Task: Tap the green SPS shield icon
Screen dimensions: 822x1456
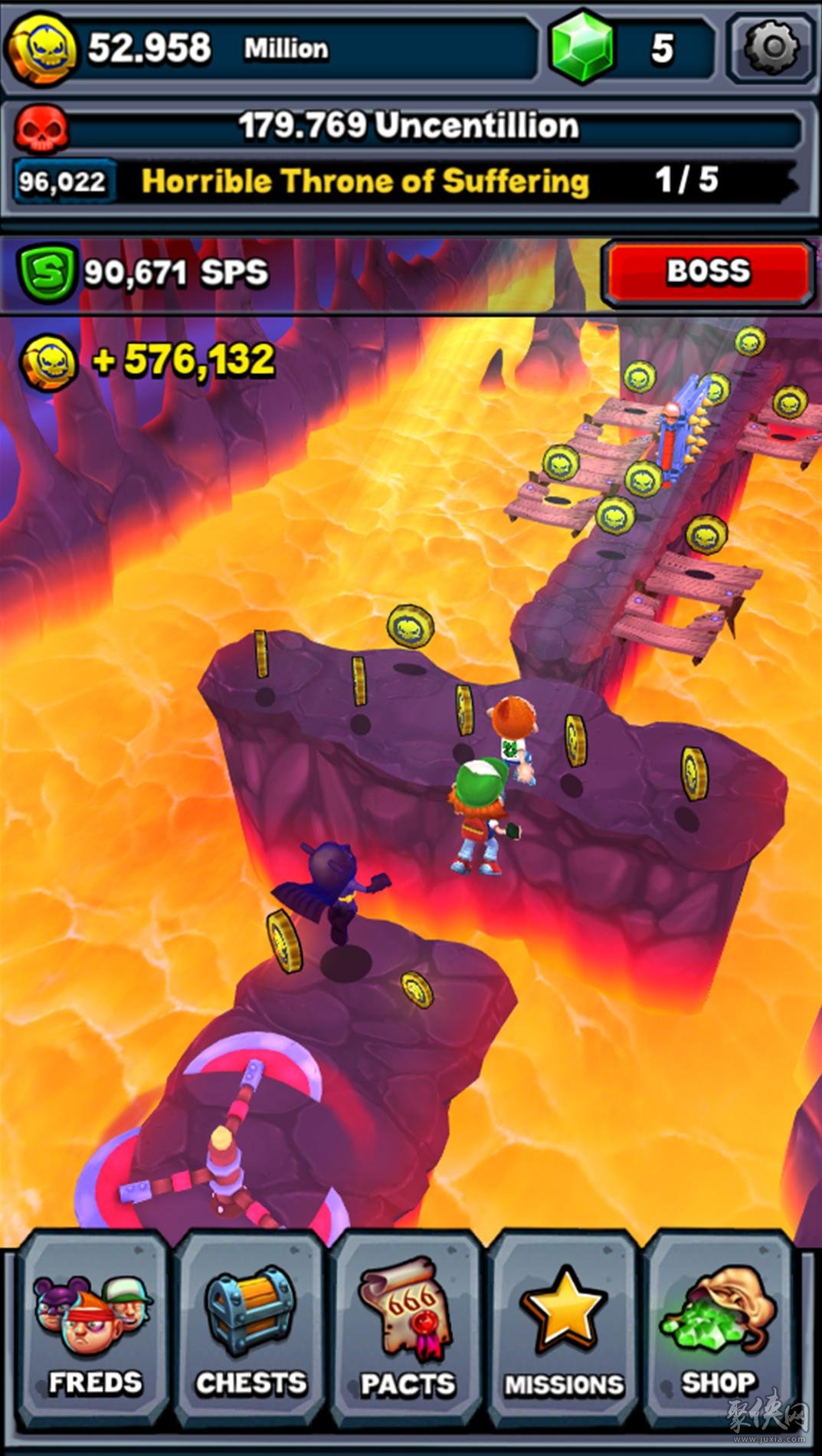Action: pos(47,272)
